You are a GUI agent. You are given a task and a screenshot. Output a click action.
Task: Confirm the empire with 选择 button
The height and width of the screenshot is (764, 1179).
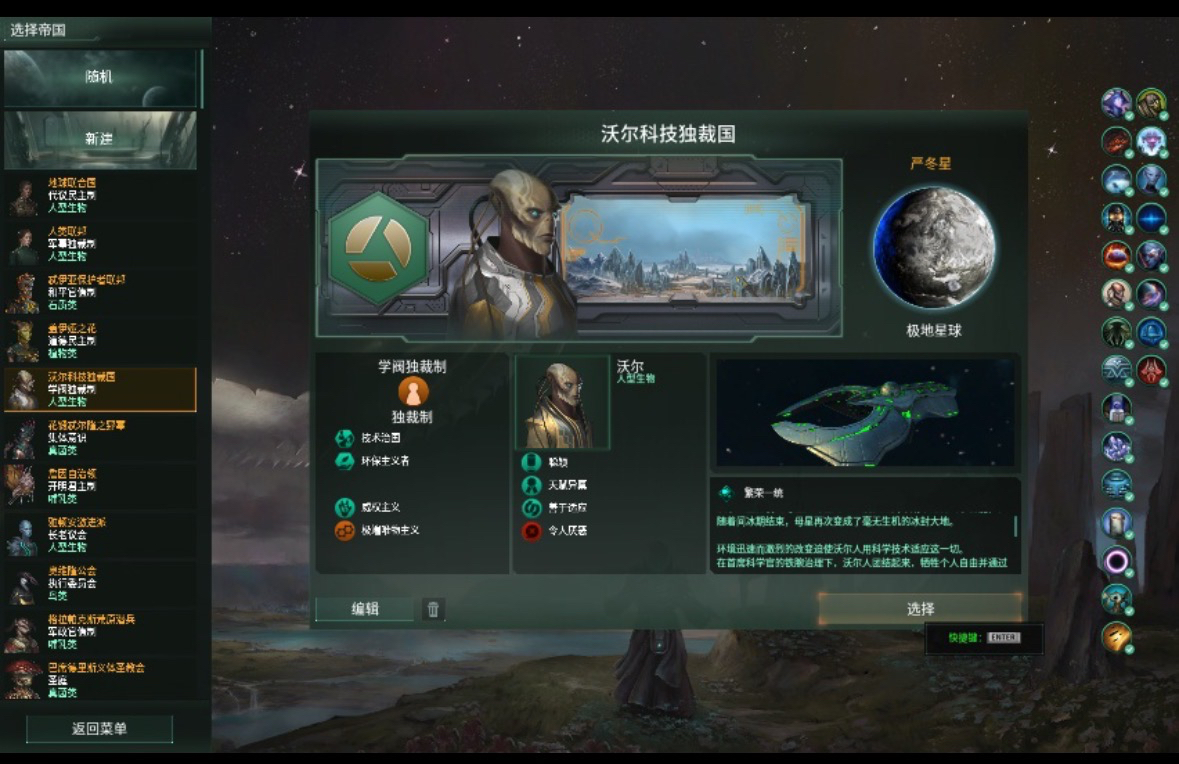click(920, 609)
